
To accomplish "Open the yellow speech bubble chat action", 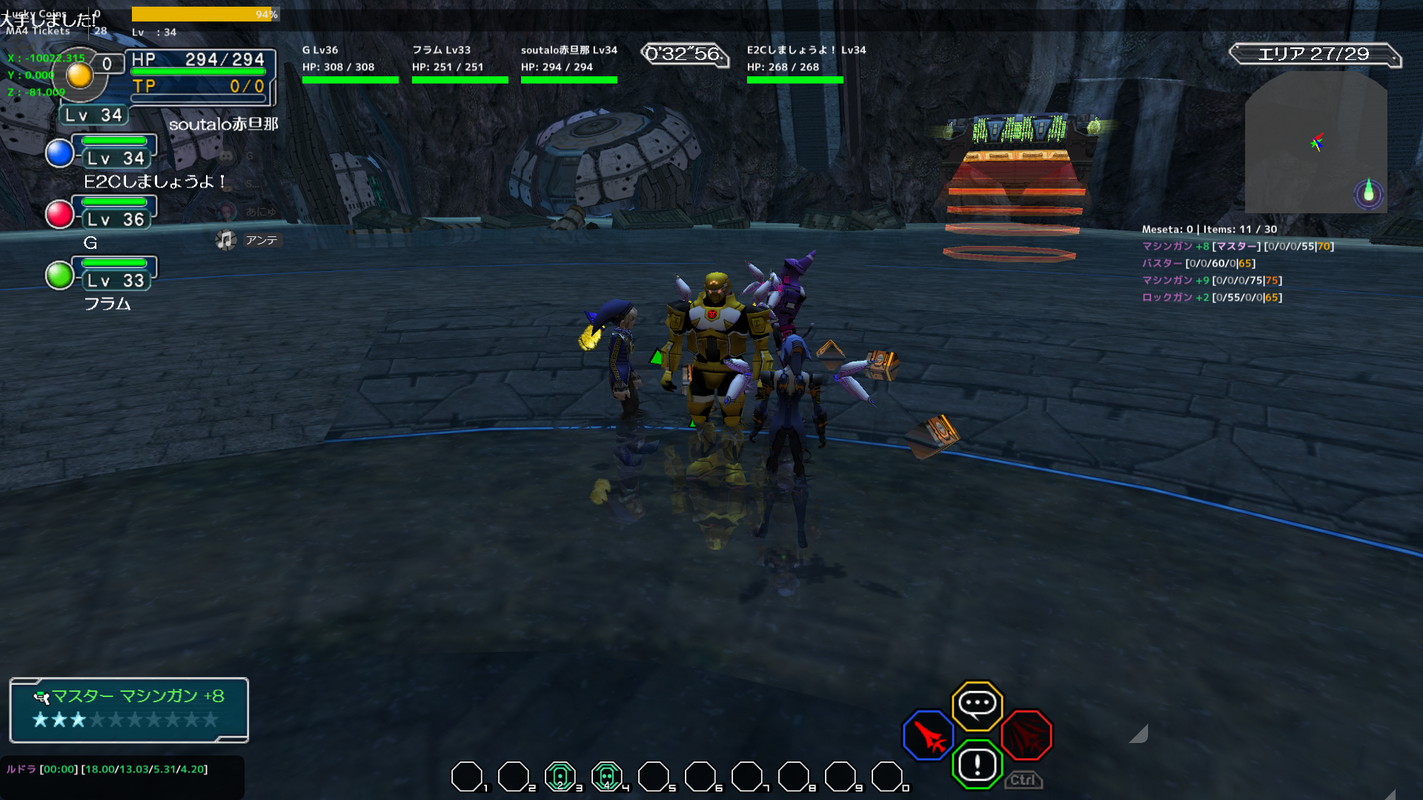I will pos(977,706).
